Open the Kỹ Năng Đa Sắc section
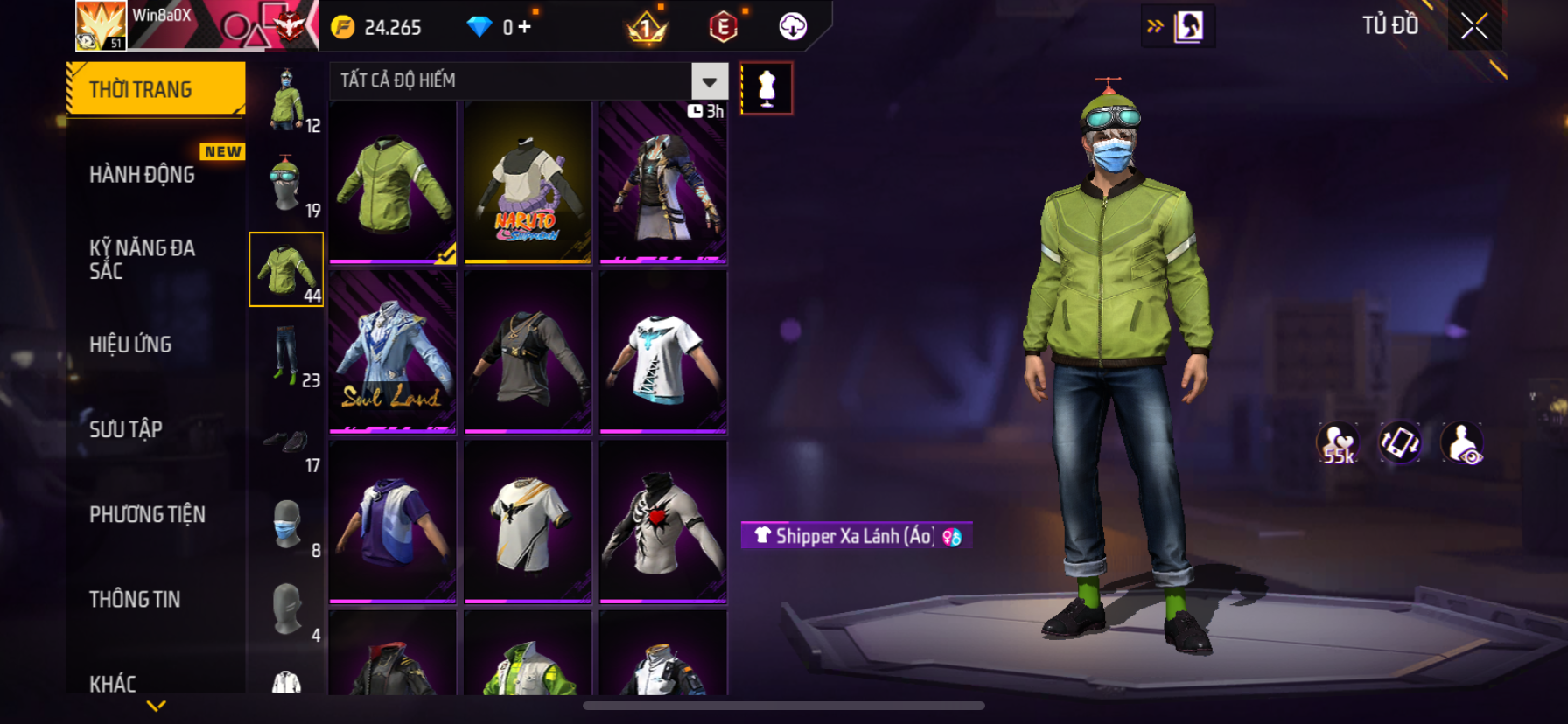 [143, 260]
